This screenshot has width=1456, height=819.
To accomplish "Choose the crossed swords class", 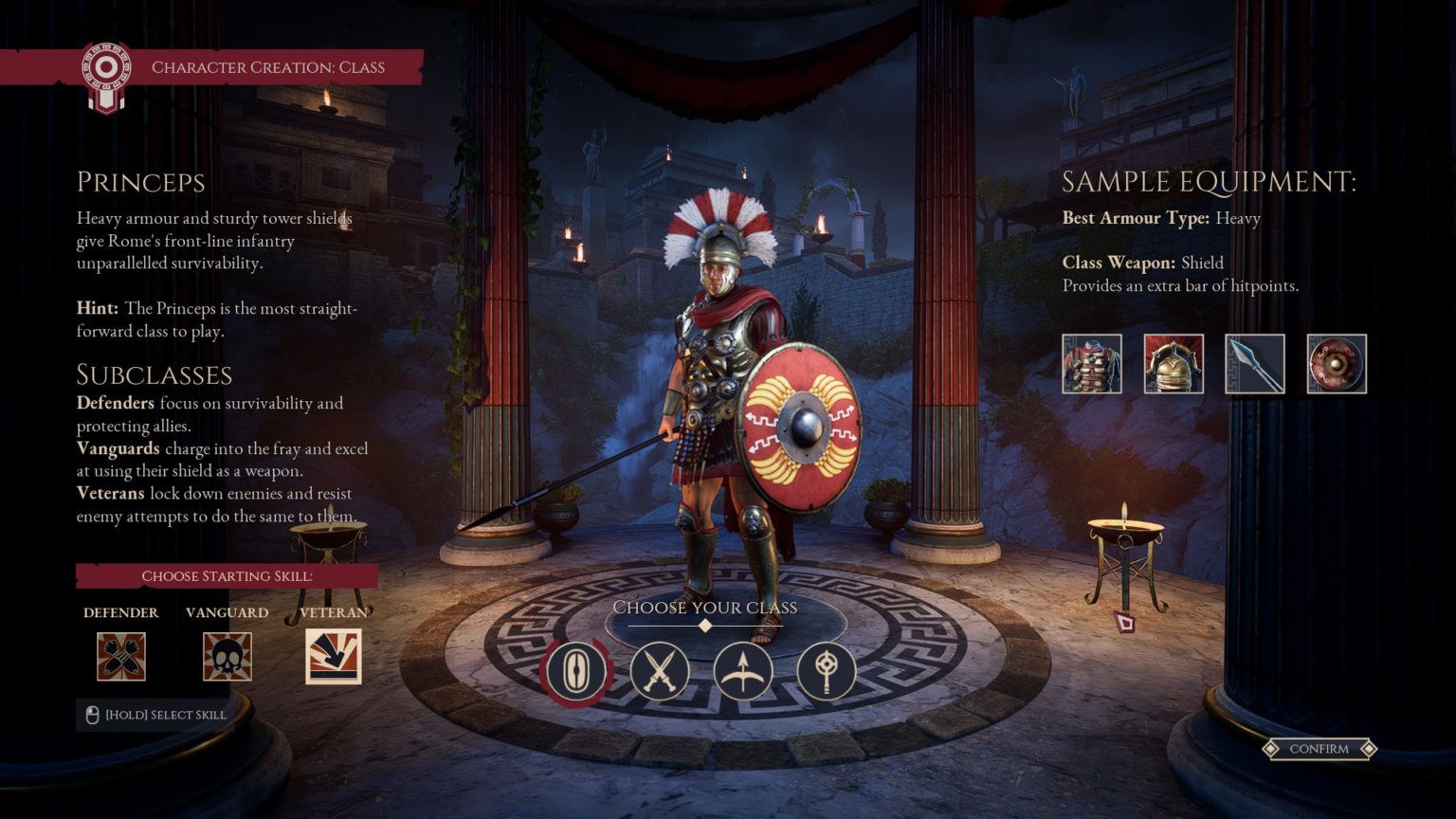I will (x=659, y=671).
